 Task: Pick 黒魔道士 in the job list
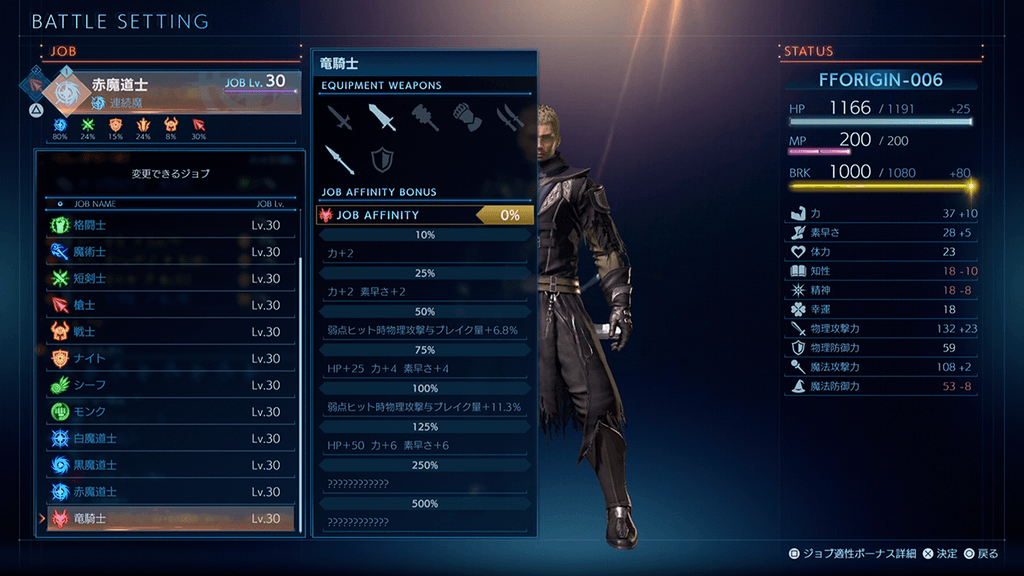[170, 465]
